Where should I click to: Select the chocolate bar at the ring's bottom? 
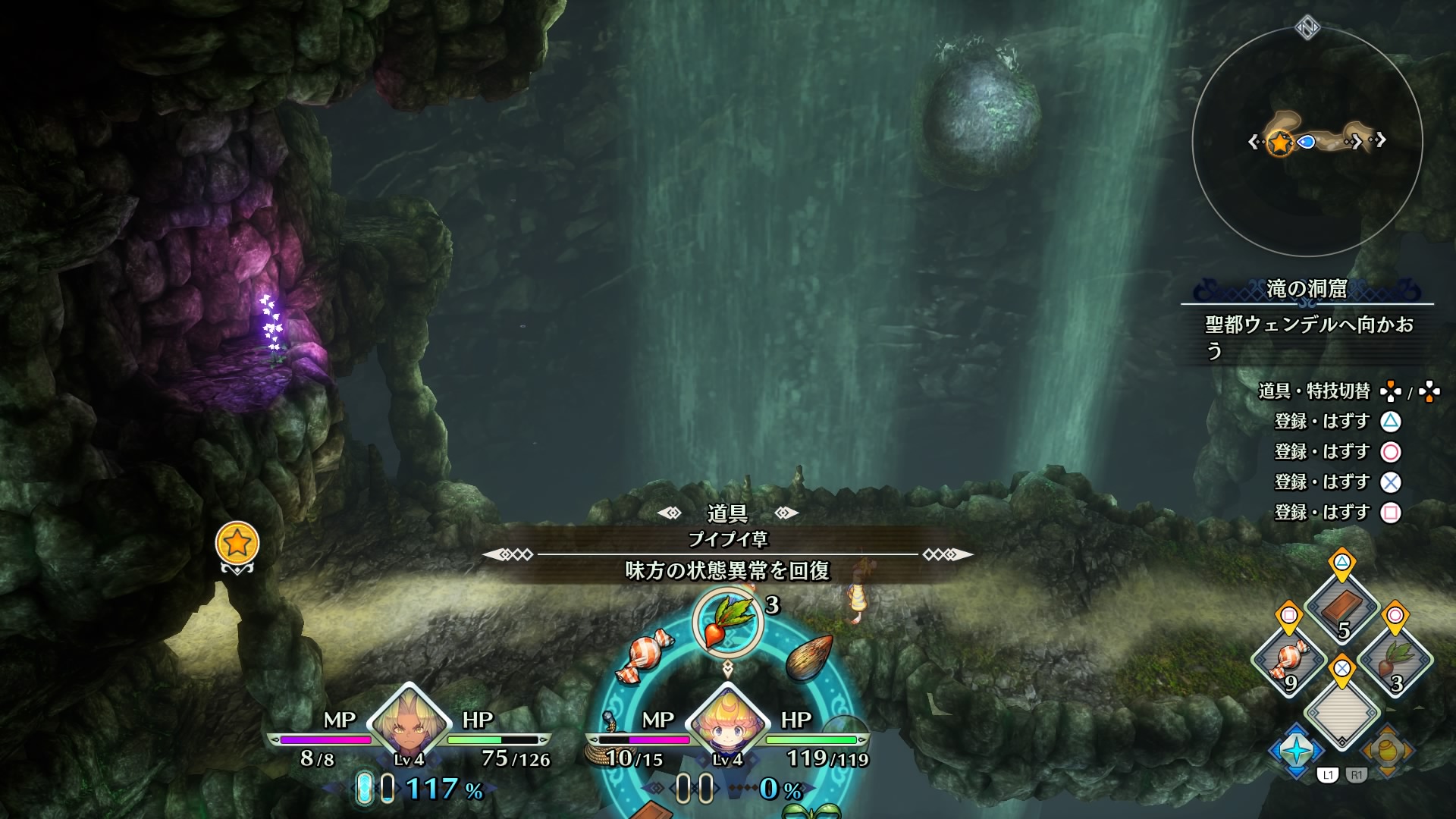click(x=651, y=810)
